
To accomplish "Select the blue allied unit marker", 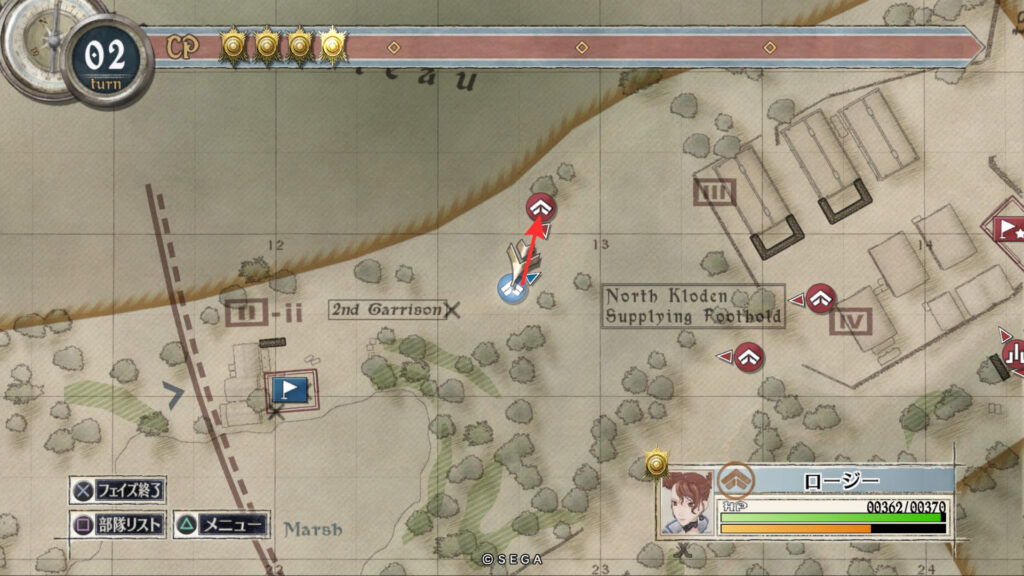I will 513,289.
